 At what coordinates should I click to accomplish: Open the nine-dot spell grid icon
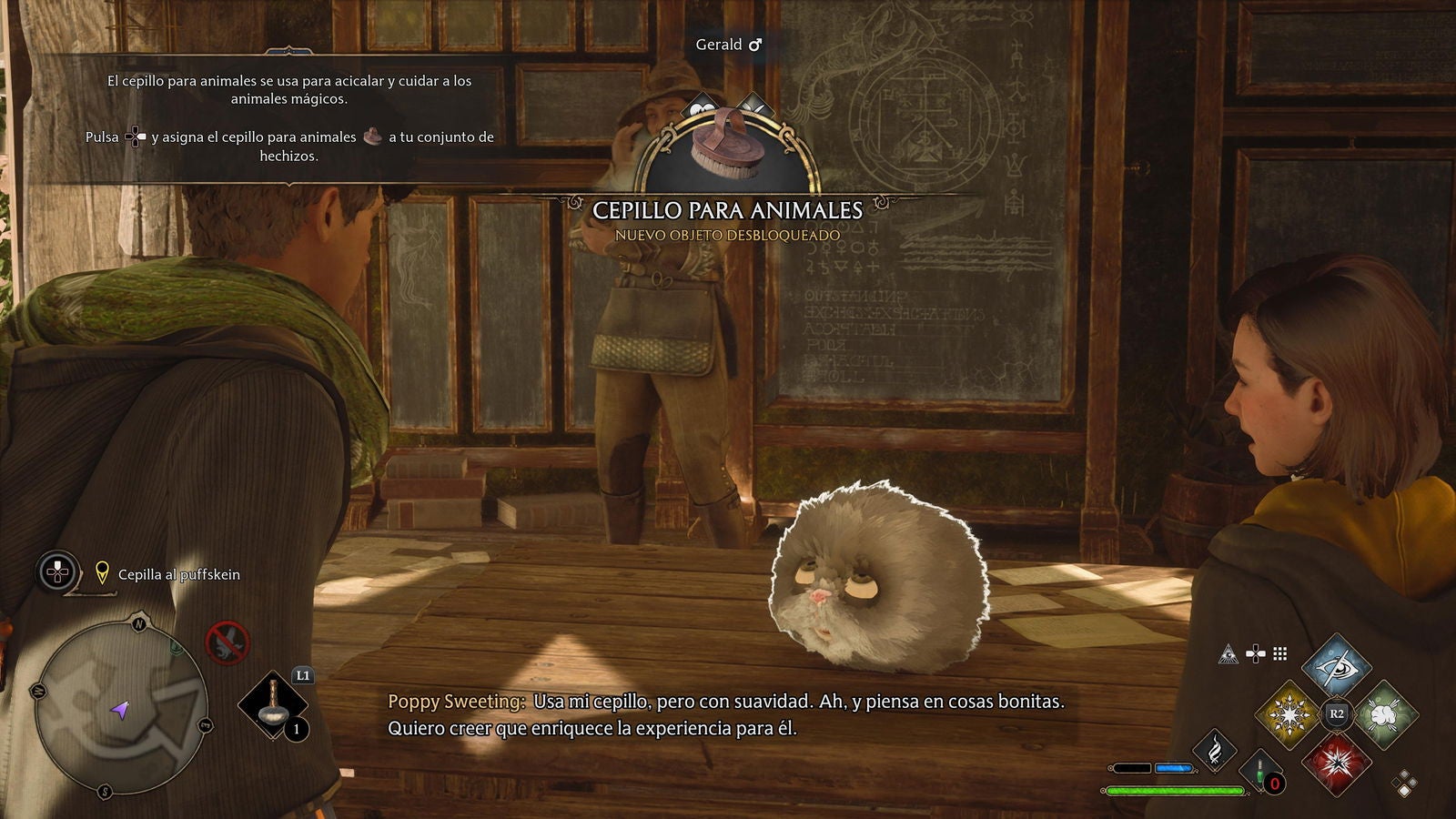tap(1280, 653)
